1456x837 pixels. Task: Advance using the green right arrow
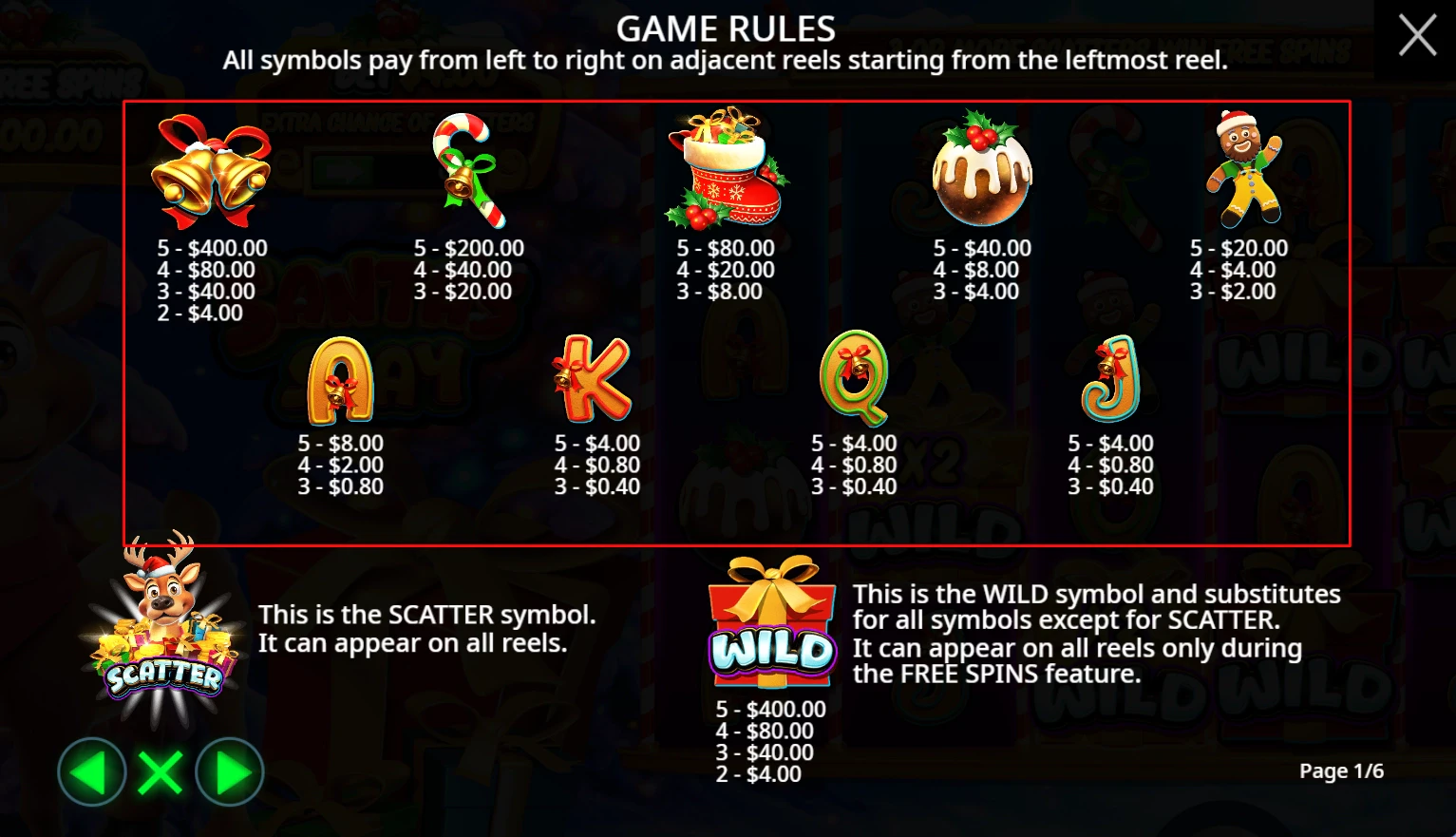click(230, 772)
